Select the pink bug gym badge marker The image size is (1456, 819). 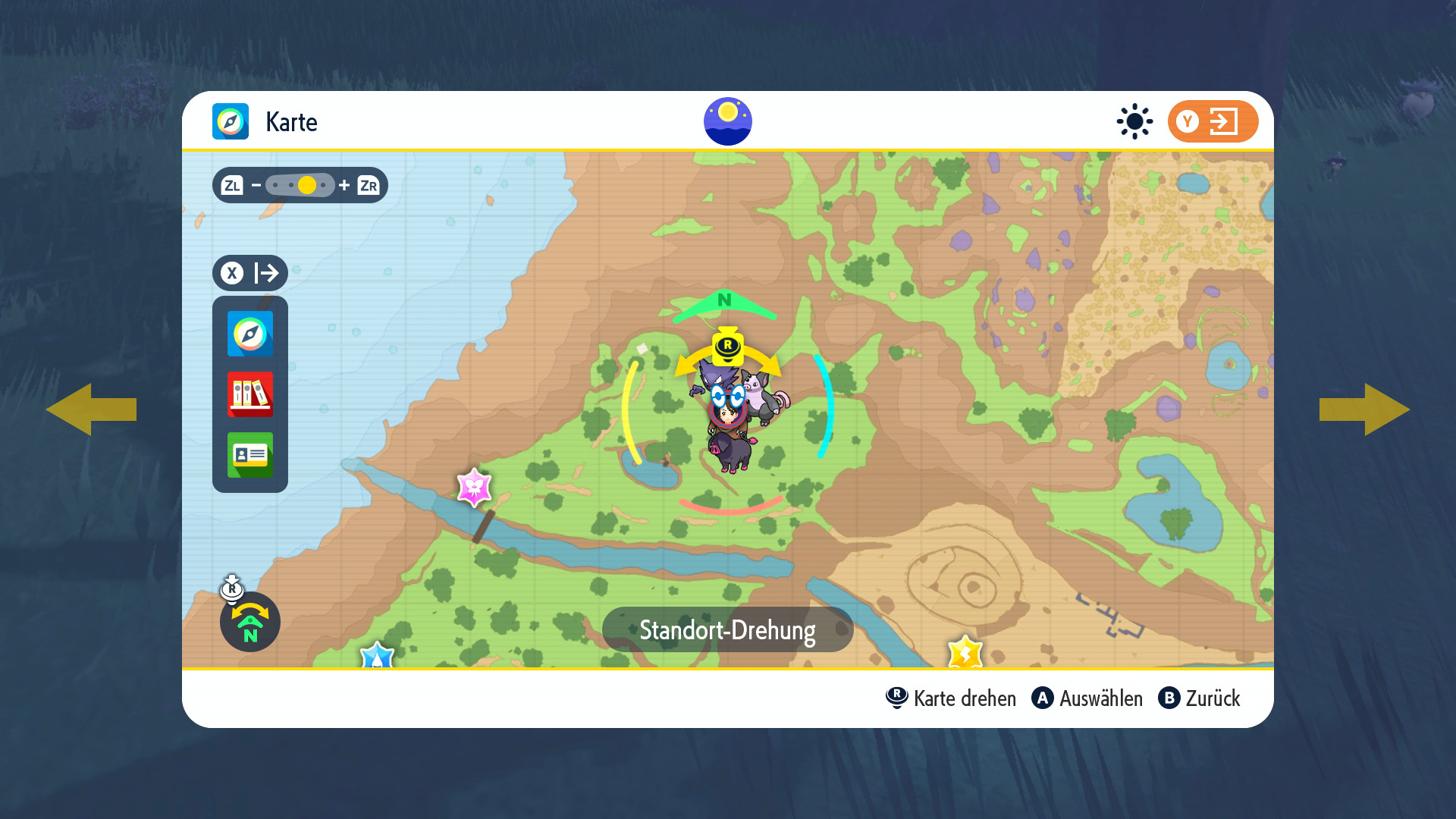coord(475,487)
